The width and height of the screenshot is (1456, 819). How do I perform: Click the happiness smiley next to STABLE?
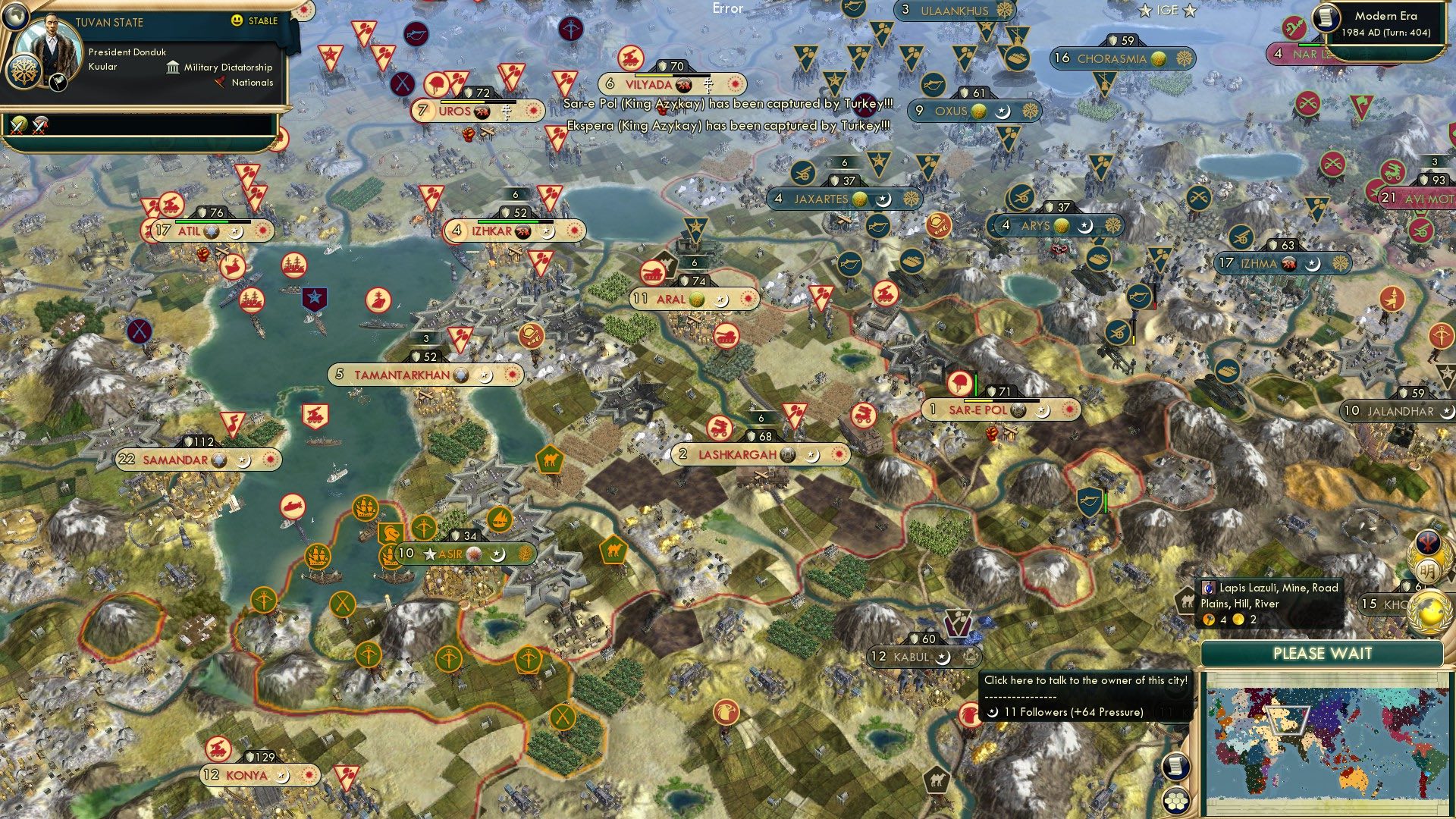[x=235, y=21]
